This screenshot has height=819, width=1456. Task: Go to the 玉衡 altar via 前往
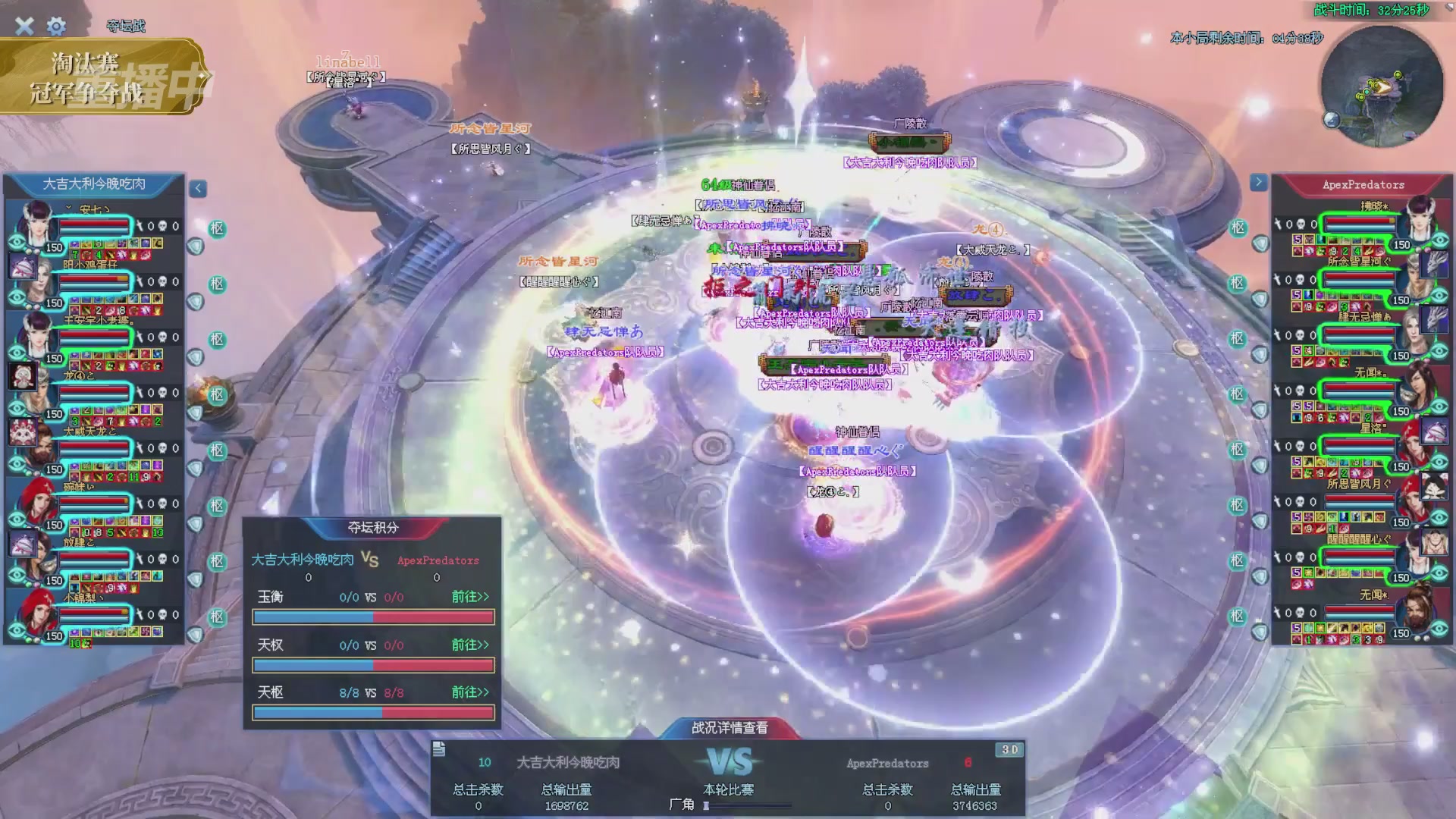click(470, 597)
